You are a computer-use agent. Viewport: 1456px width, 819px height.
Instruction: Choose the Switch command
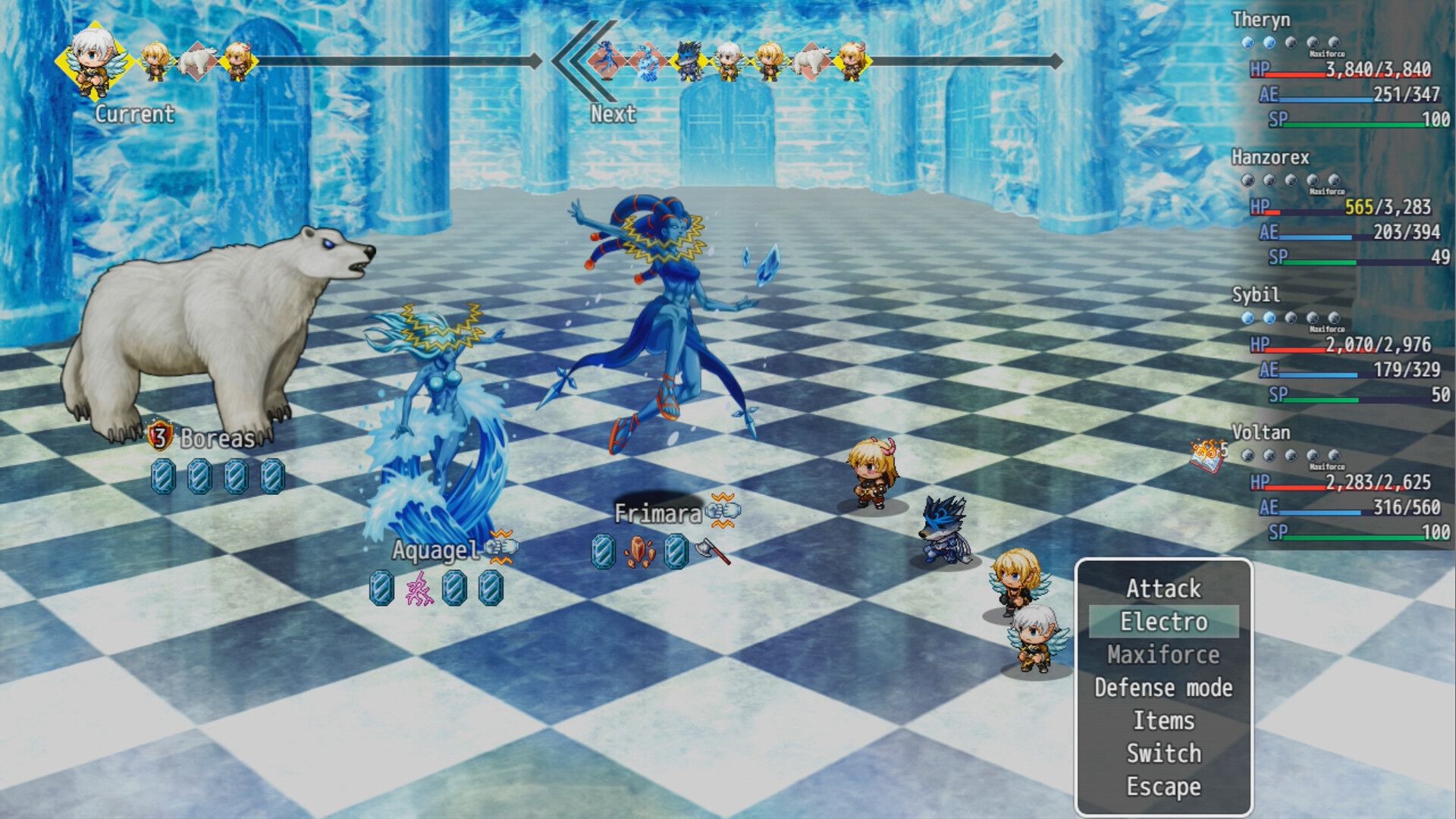coord(1163,754)
